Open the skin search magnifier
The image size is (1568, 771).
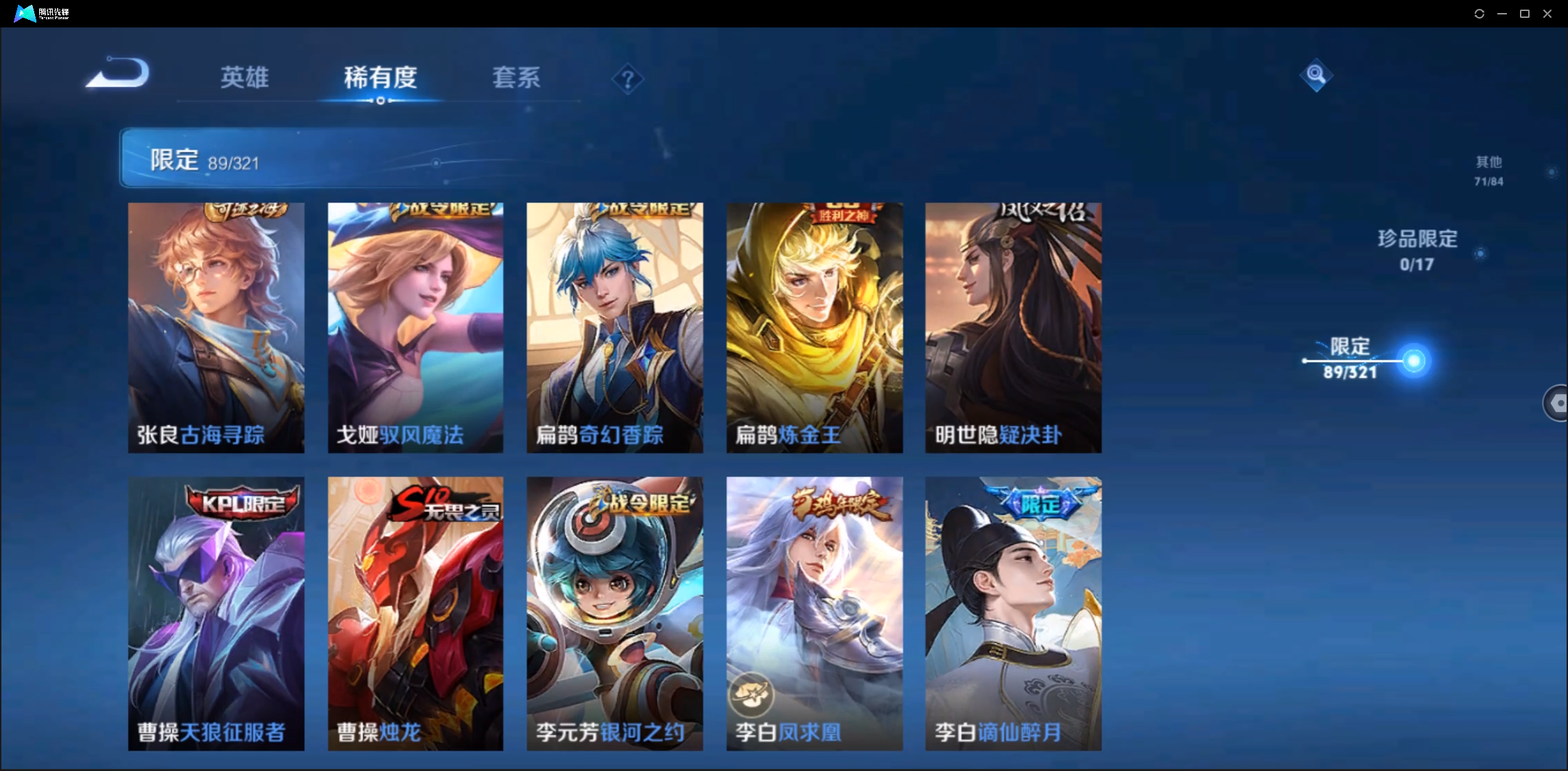click(1315, 75)
